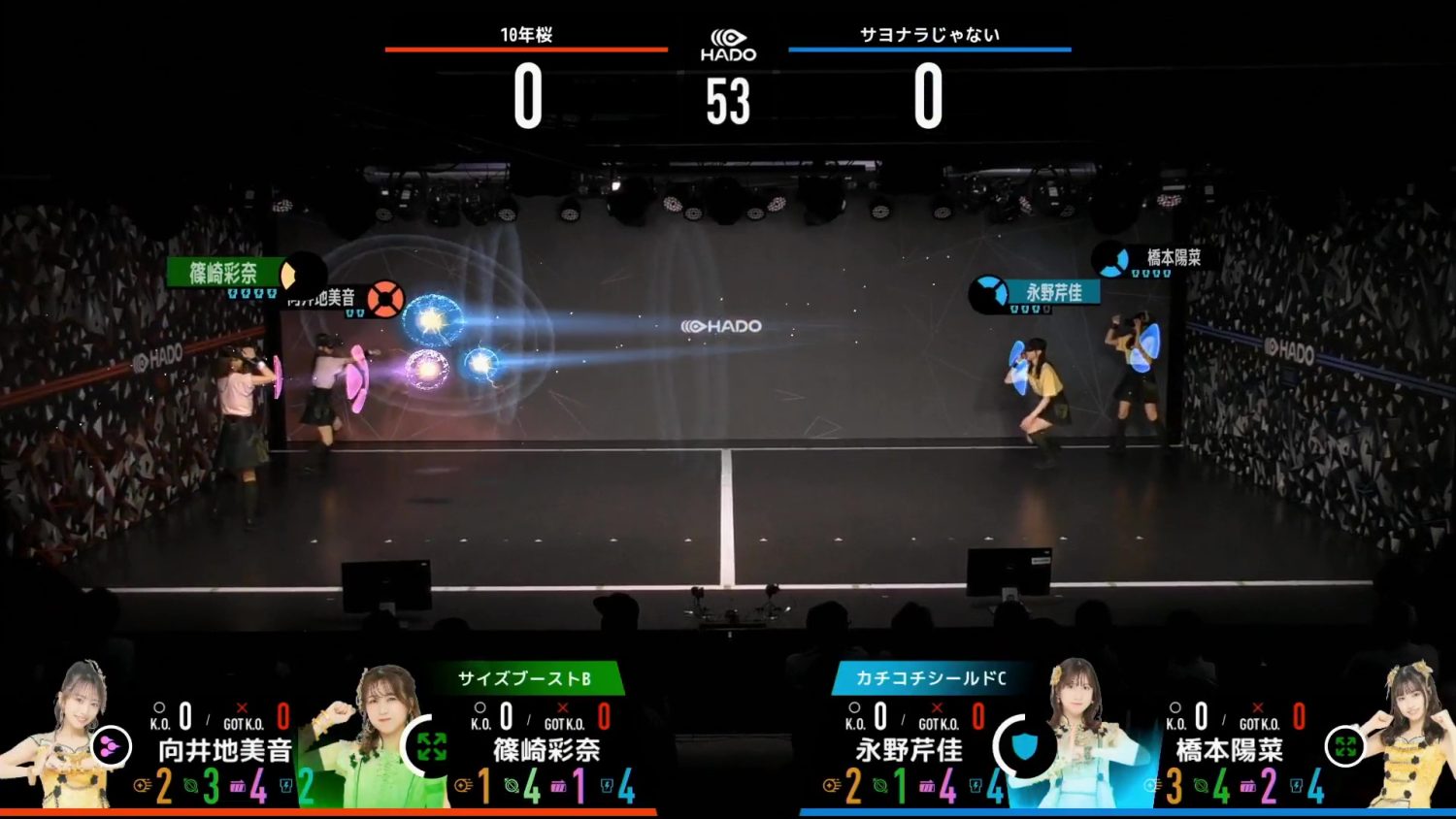Select the red team name 10年桜
Screen dimensions: 1456x819
[x=526, y=35]
